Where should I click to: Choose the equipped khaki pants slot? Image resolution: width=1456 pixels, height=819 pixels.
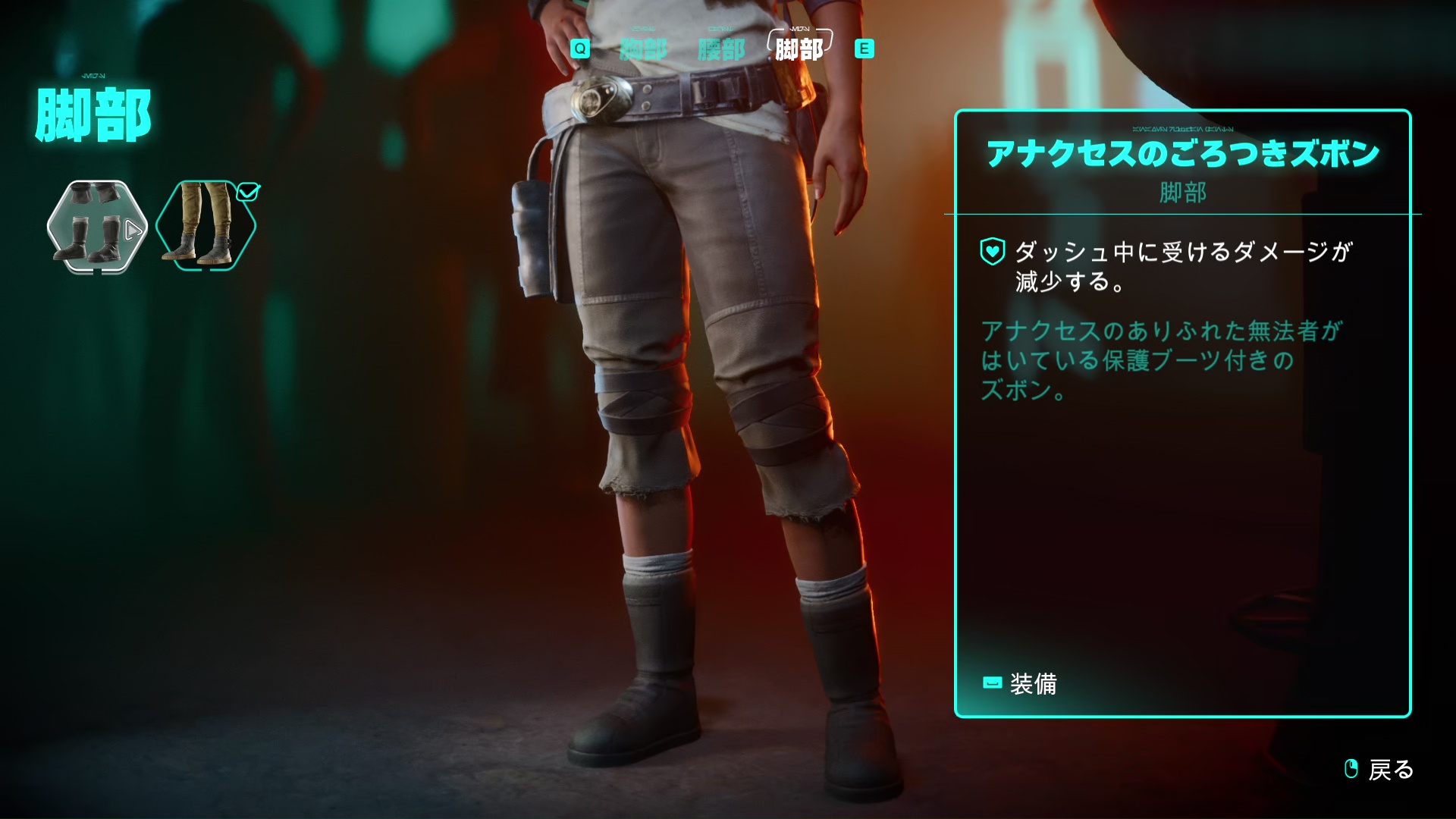pyautogui.click(x=206, y=225)
